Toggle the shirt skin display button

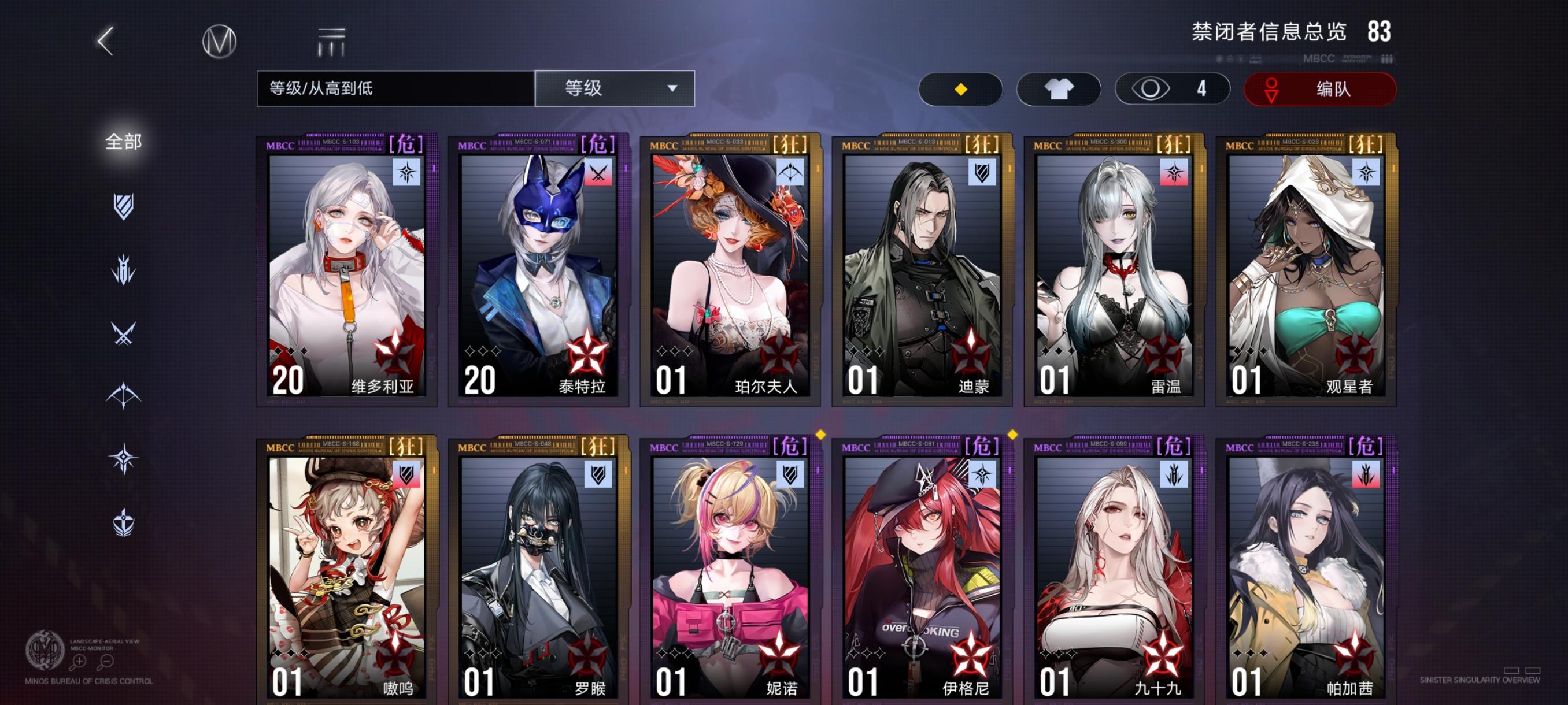1059,88
